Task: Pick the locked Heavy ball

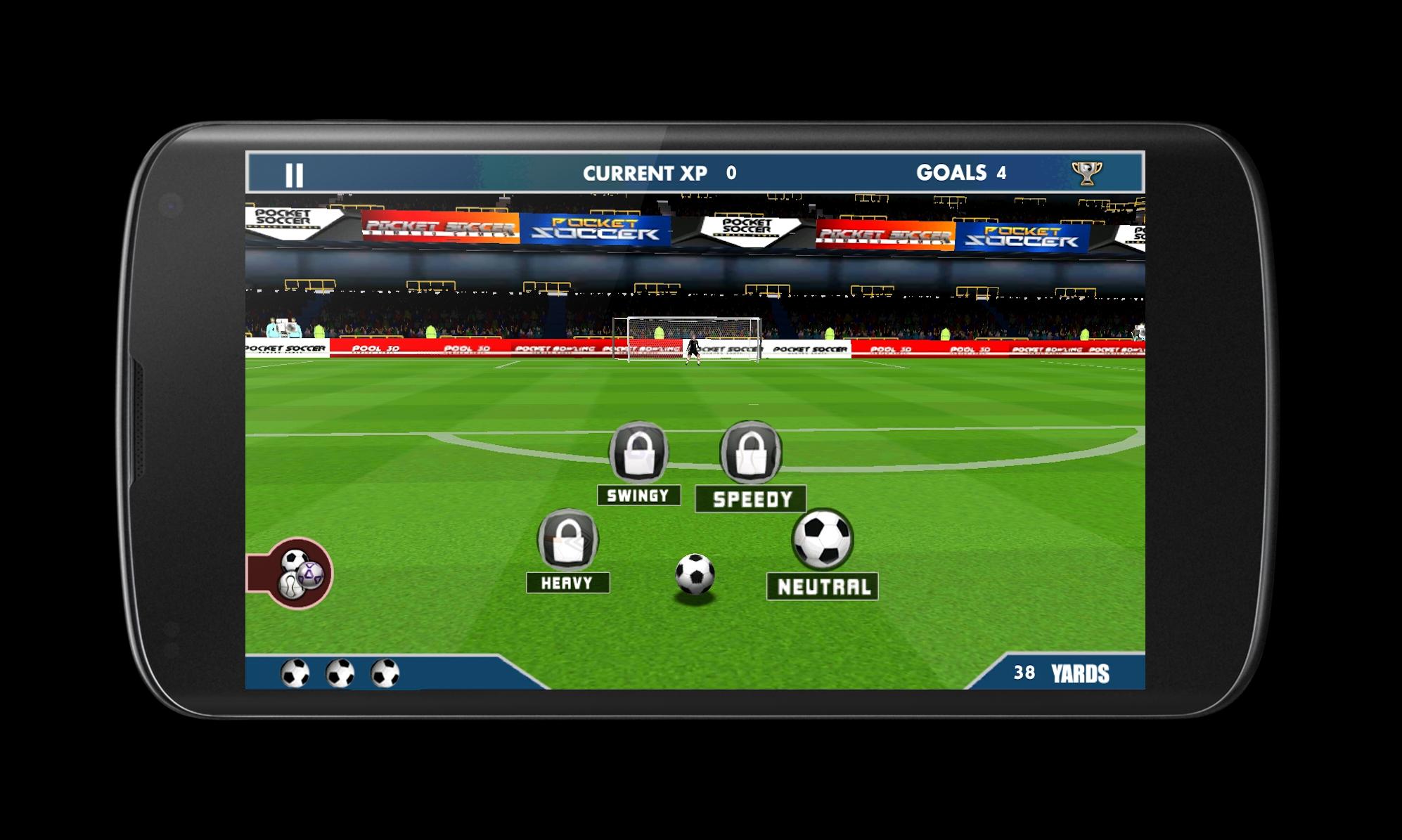Action: click(x=567, y=541)
